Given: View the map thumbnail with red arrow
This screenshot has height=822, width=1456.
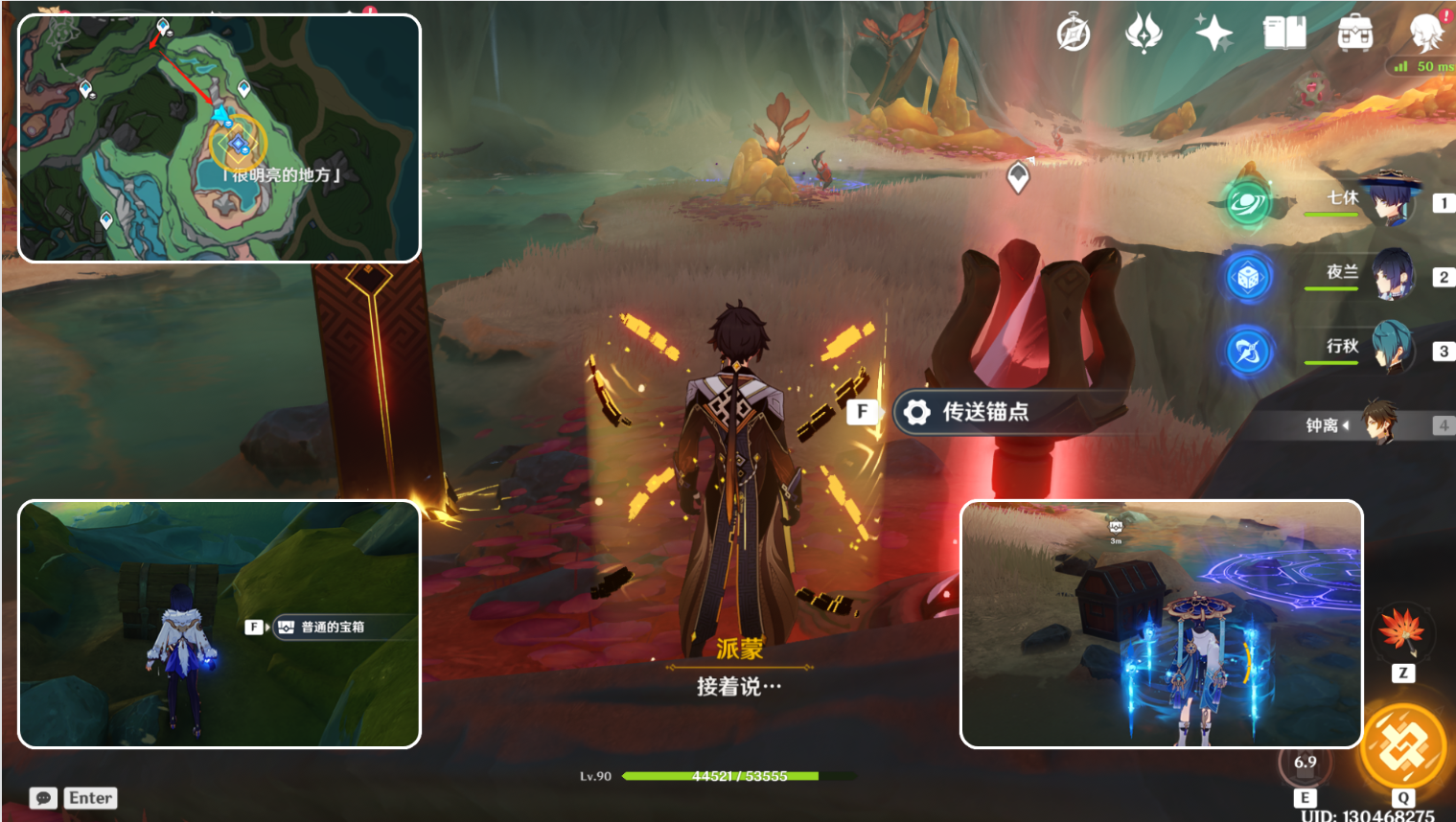Looking at the screenshot, I should tap(220, 138).
